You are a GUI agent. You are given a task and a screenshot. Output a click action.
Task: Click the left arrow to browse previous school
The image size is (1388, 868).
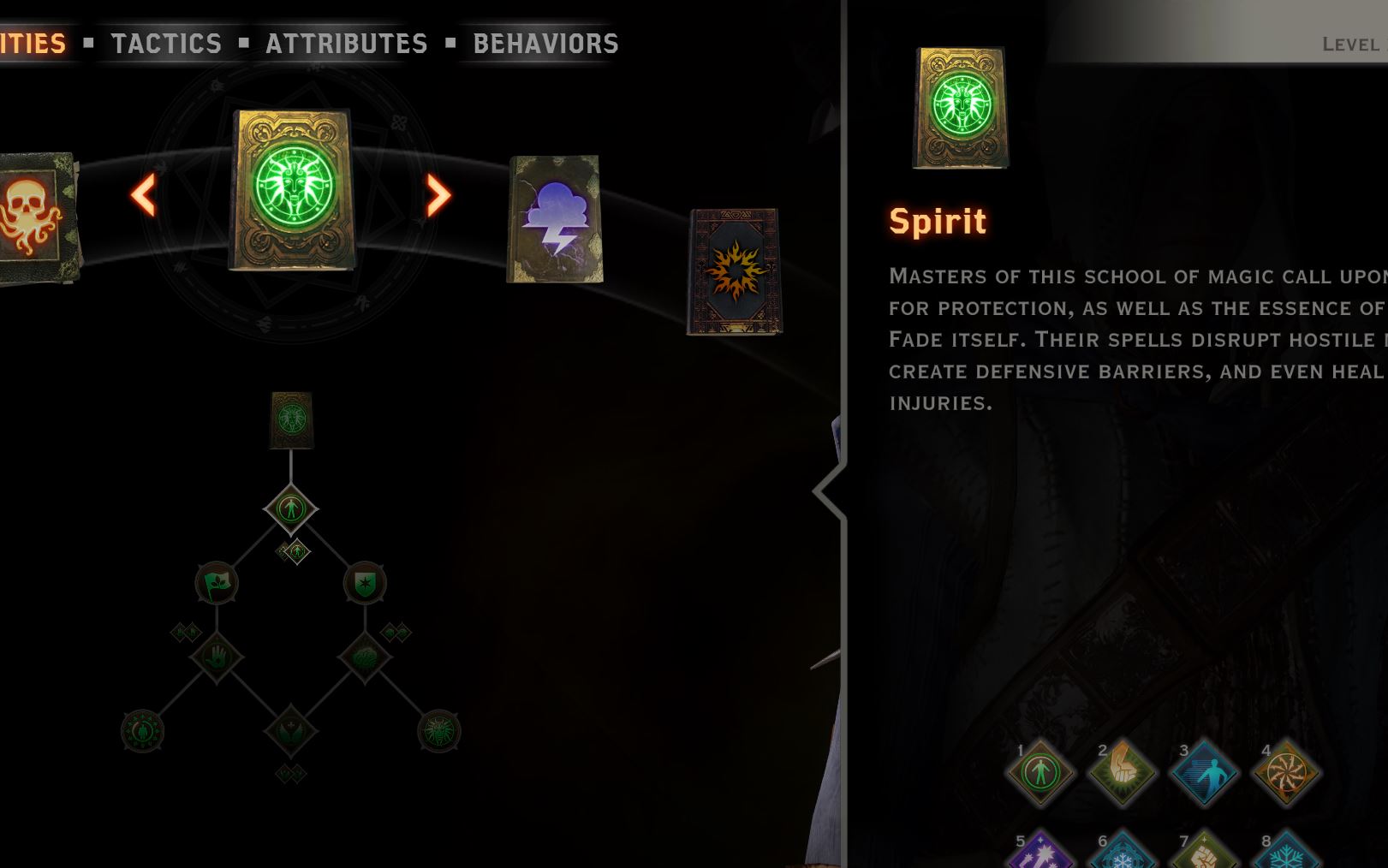coord(144,195)
